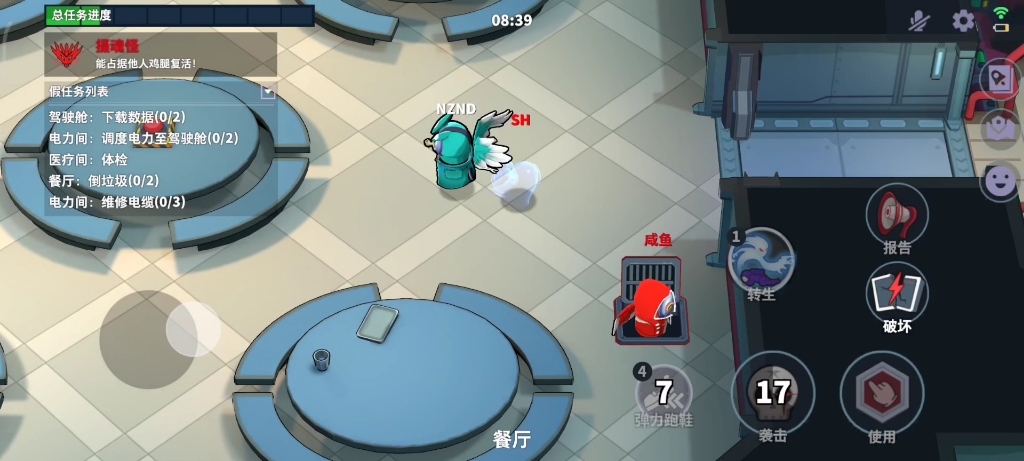Activate the 弹力跑鞋 running shoes item
Image resolution: width=1024 pixels, height=461 pixels.
(664, 395)
